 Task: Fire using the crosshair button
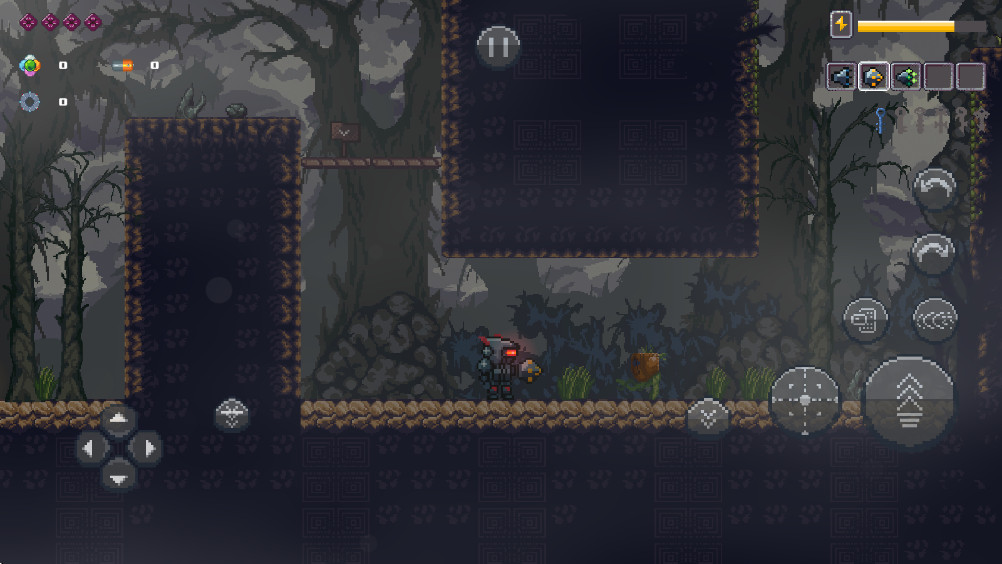point(805,400)
